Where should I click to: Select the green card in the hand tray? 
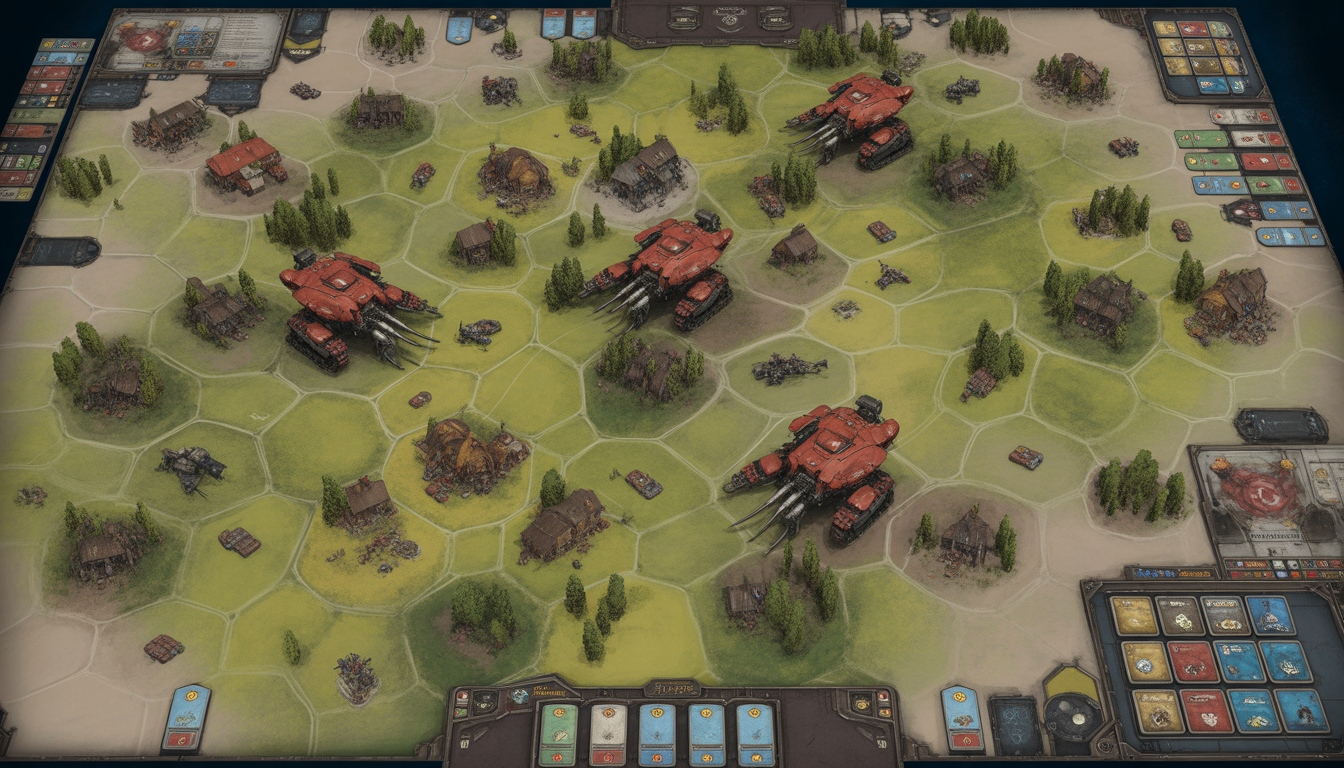pos(557,734)
